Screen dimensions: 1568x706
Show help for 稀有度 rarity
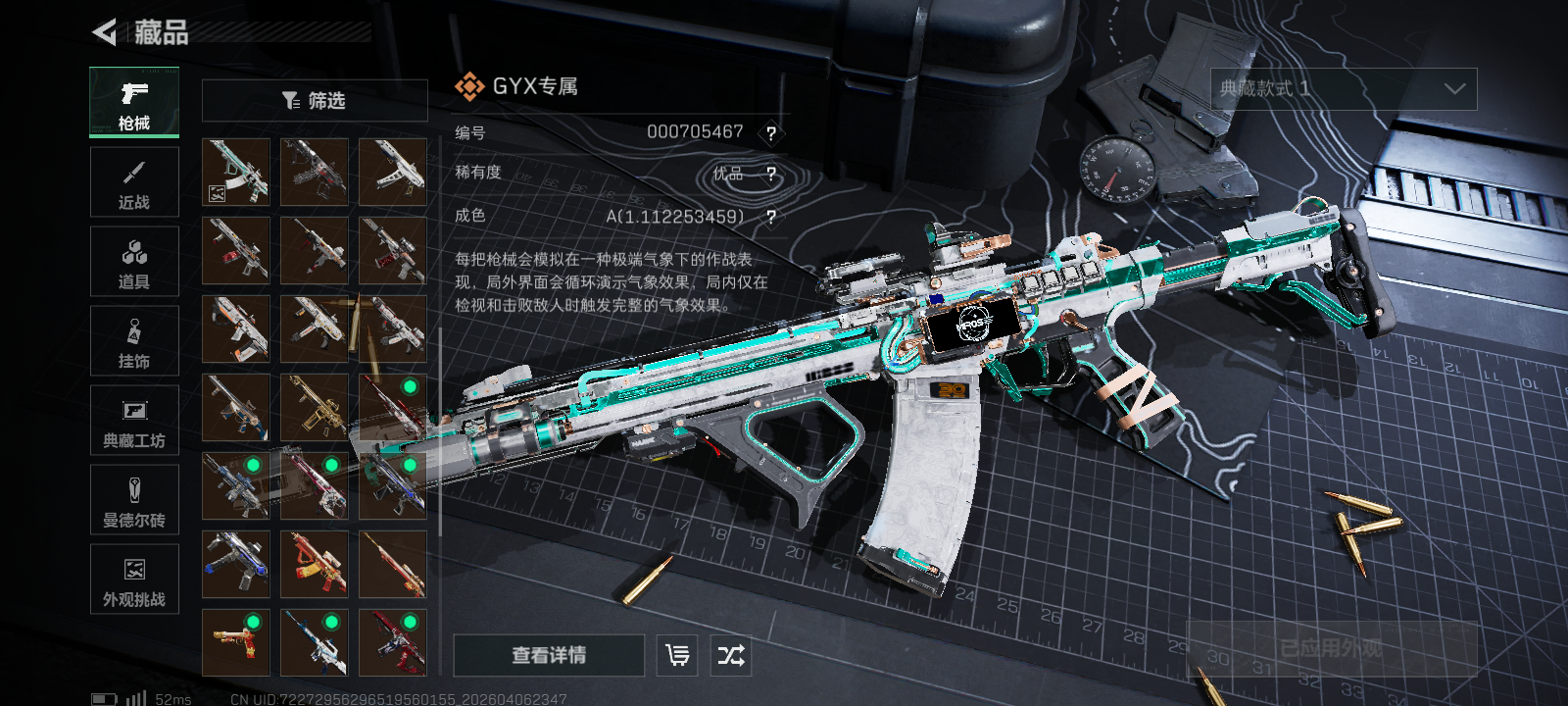771,175
